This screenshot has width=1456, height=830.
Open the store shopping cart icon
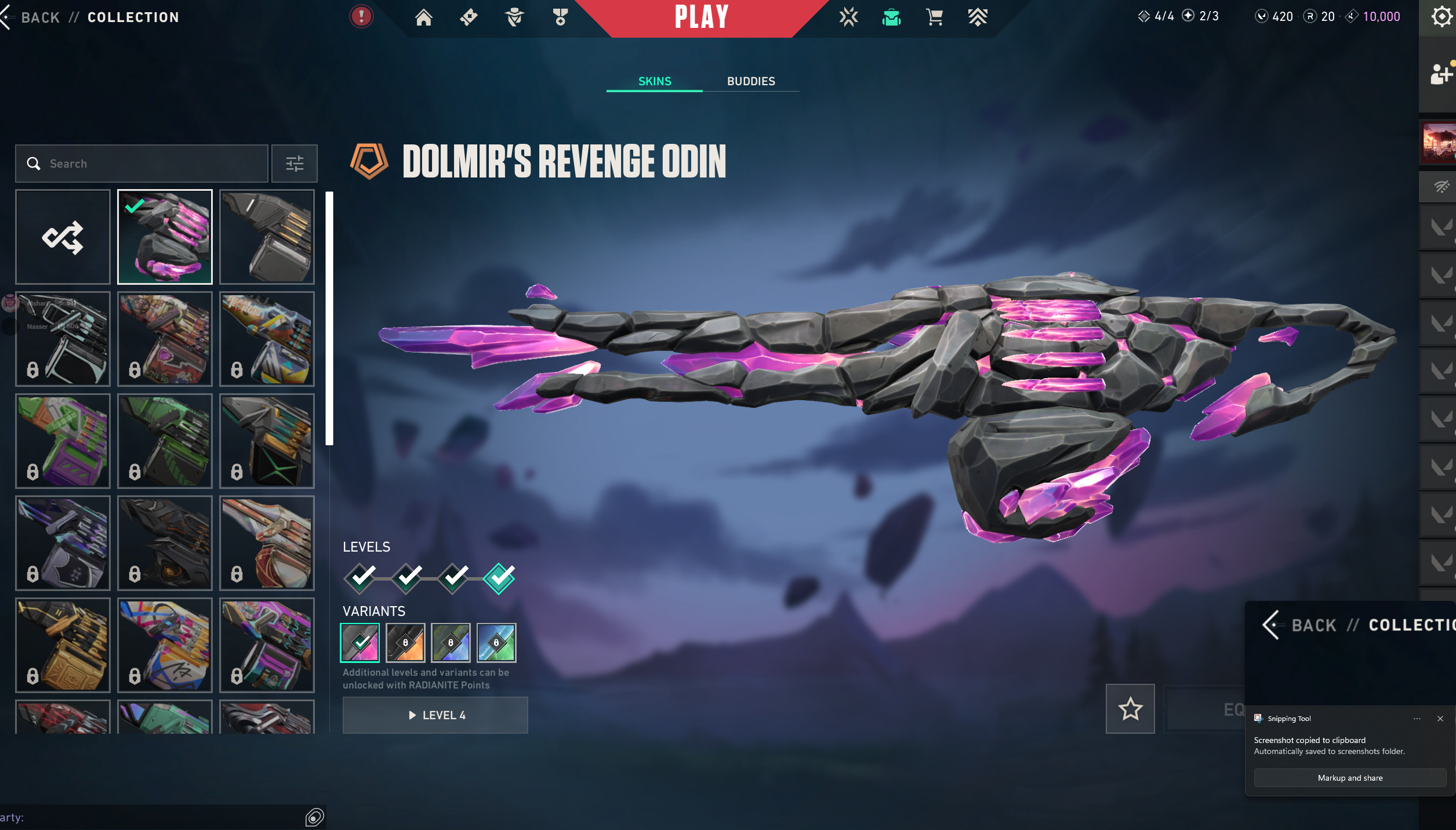coord(934,17)
